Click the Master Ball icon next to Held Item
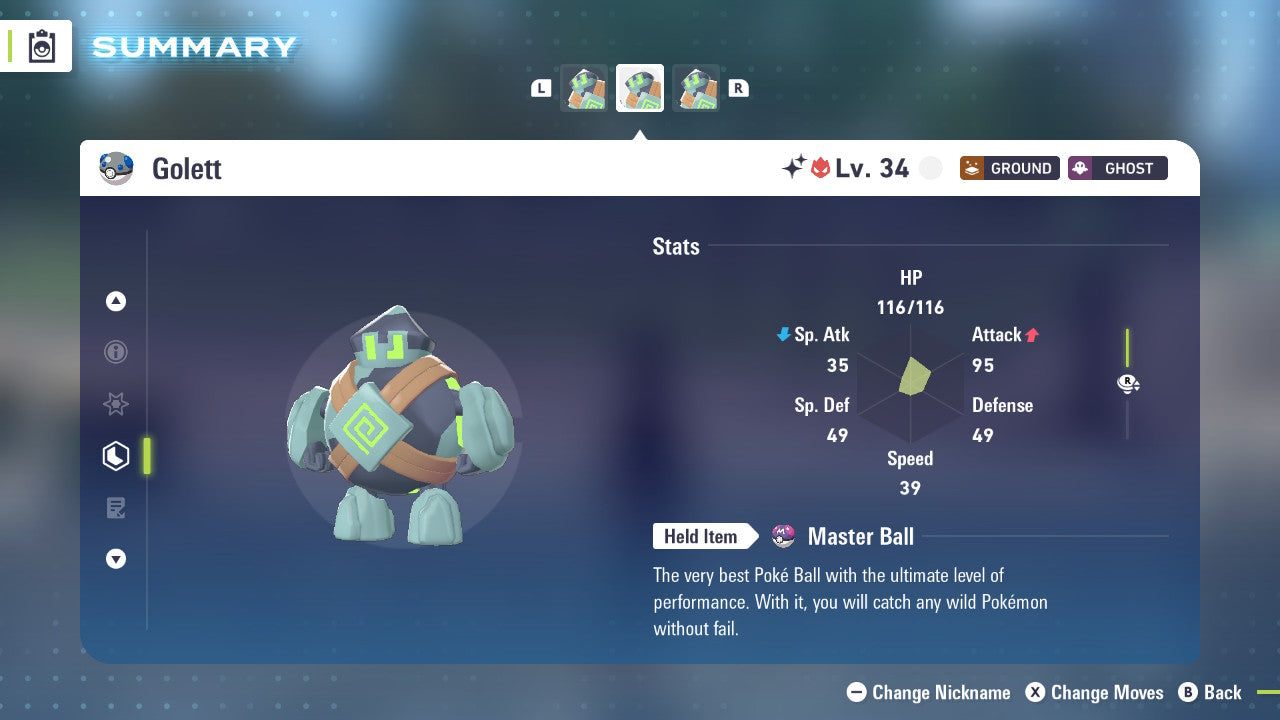This screenshot has height=720, width=1280. point(782,536)
